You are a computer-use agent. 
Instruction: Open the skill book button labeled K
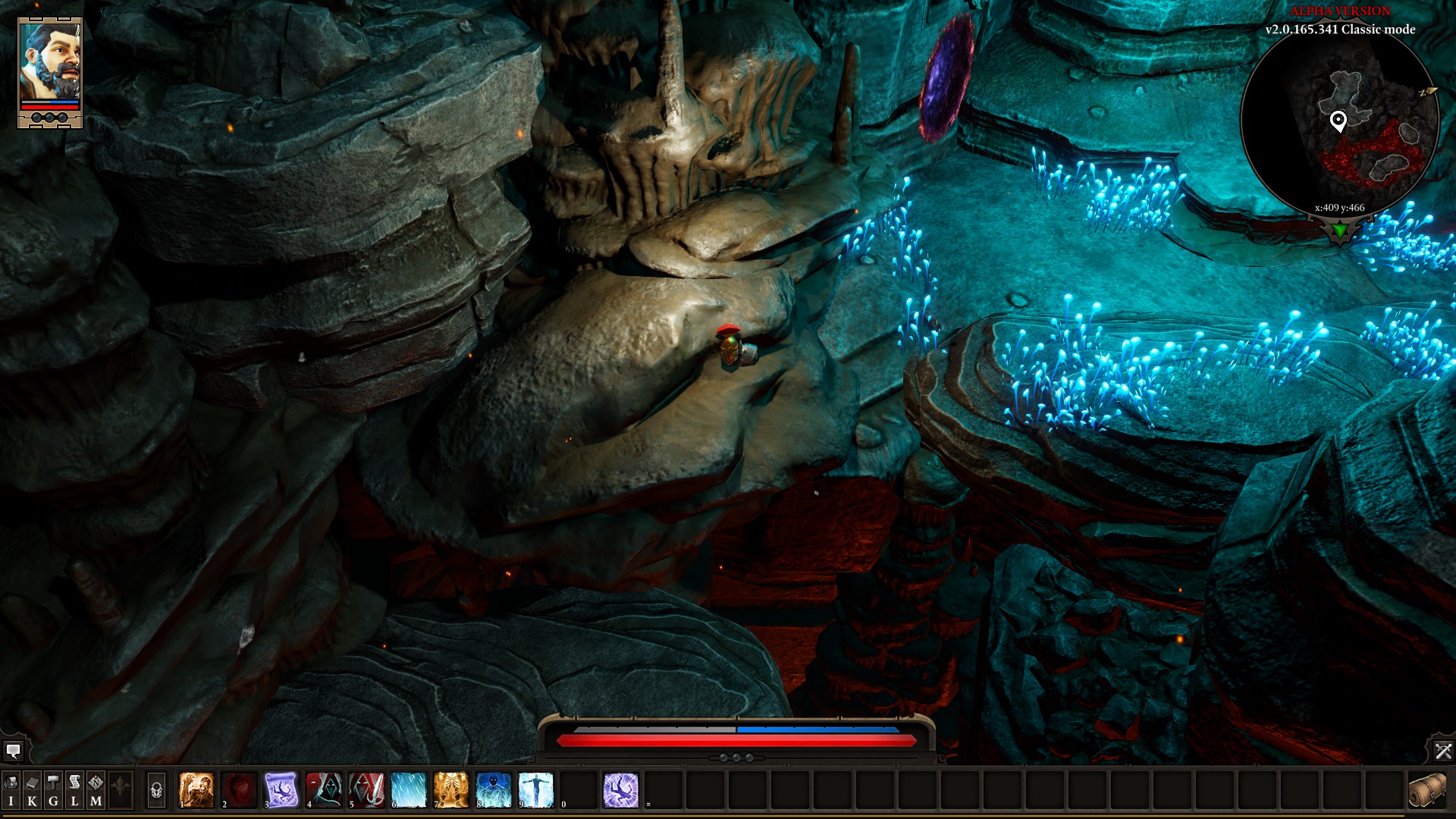(x=32, y=789)
